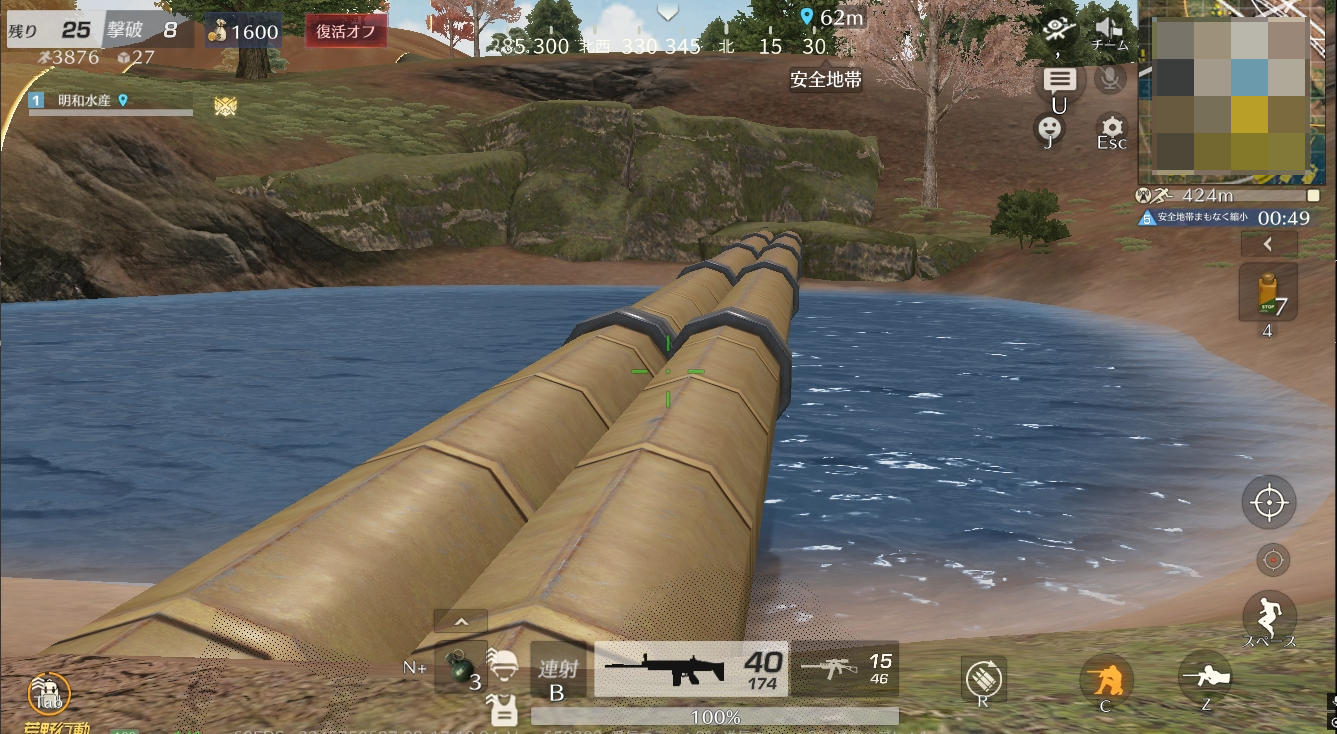Change fire mode with the 連射 button
Image resolution: width=1337 pixels, height=734 pixels.
(x=557, y=670)
